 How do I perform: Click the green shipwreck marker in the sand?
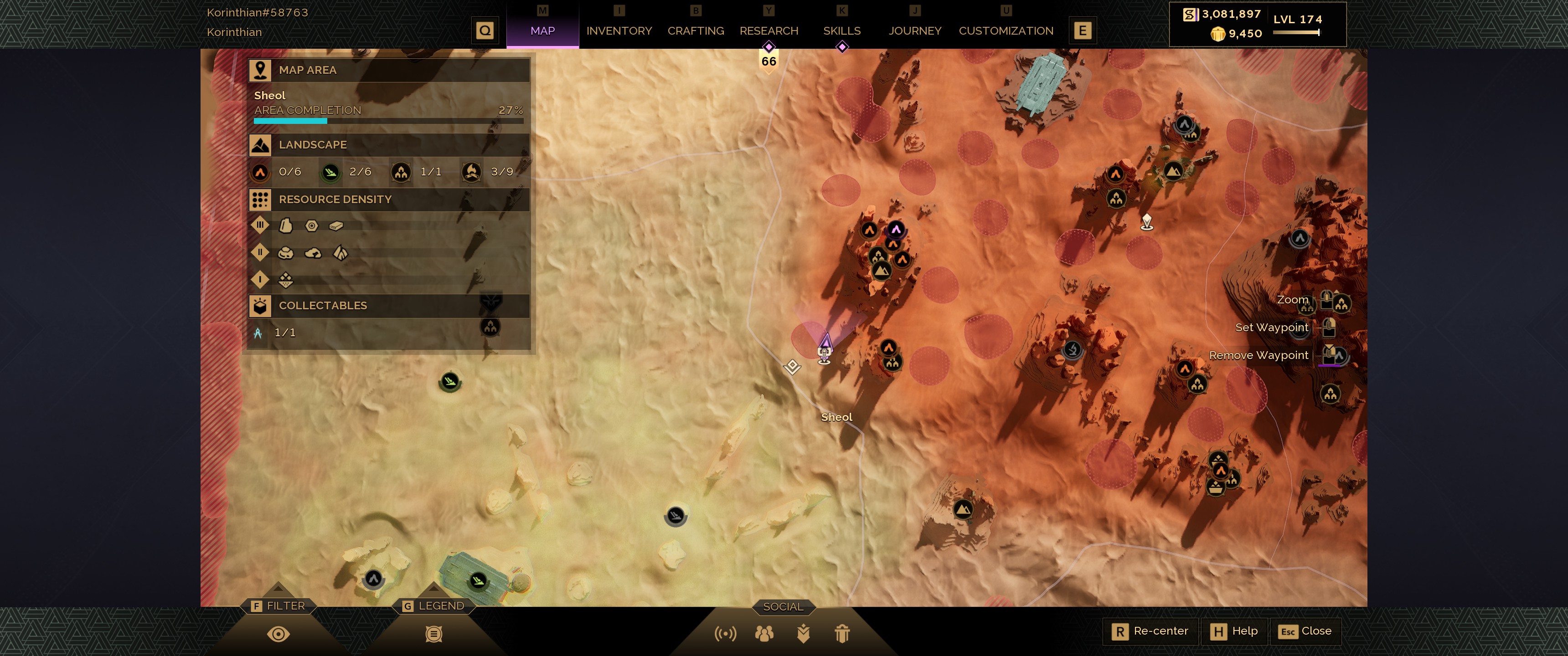(x=450, y=382)
